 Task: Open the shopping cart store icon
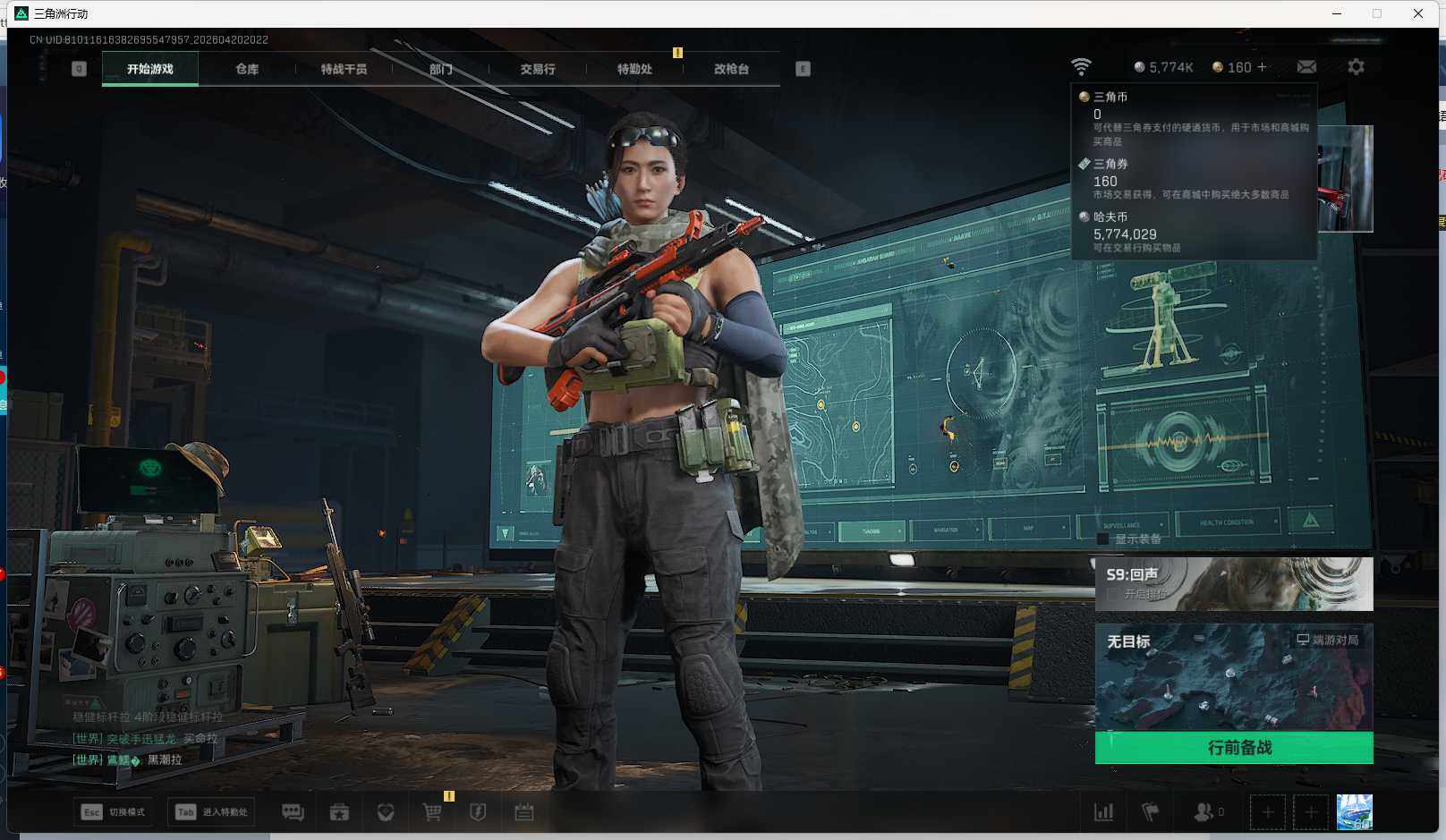point(432,812)
